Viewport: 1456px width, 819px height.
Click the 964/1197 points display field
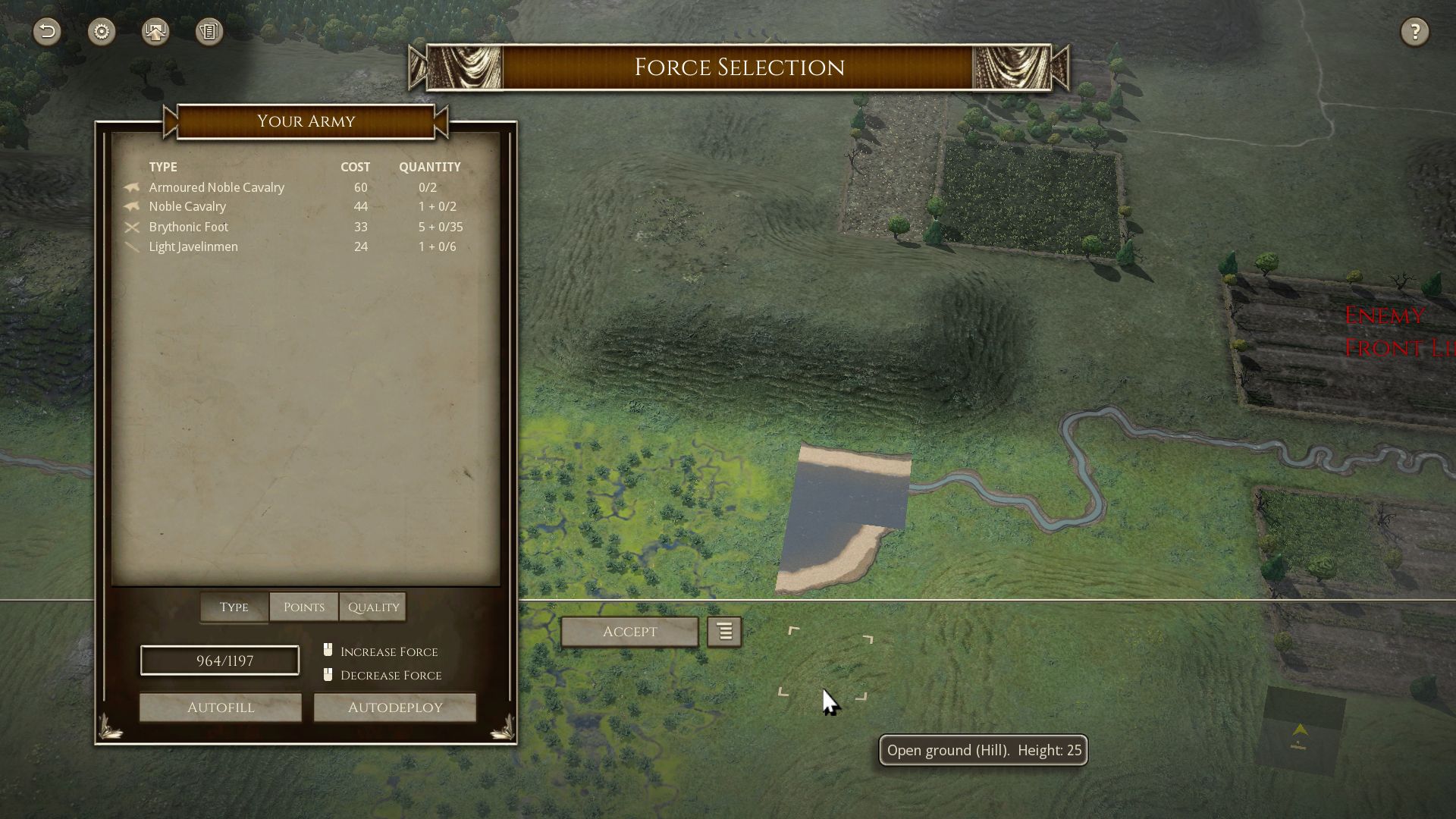click(219, 660)
